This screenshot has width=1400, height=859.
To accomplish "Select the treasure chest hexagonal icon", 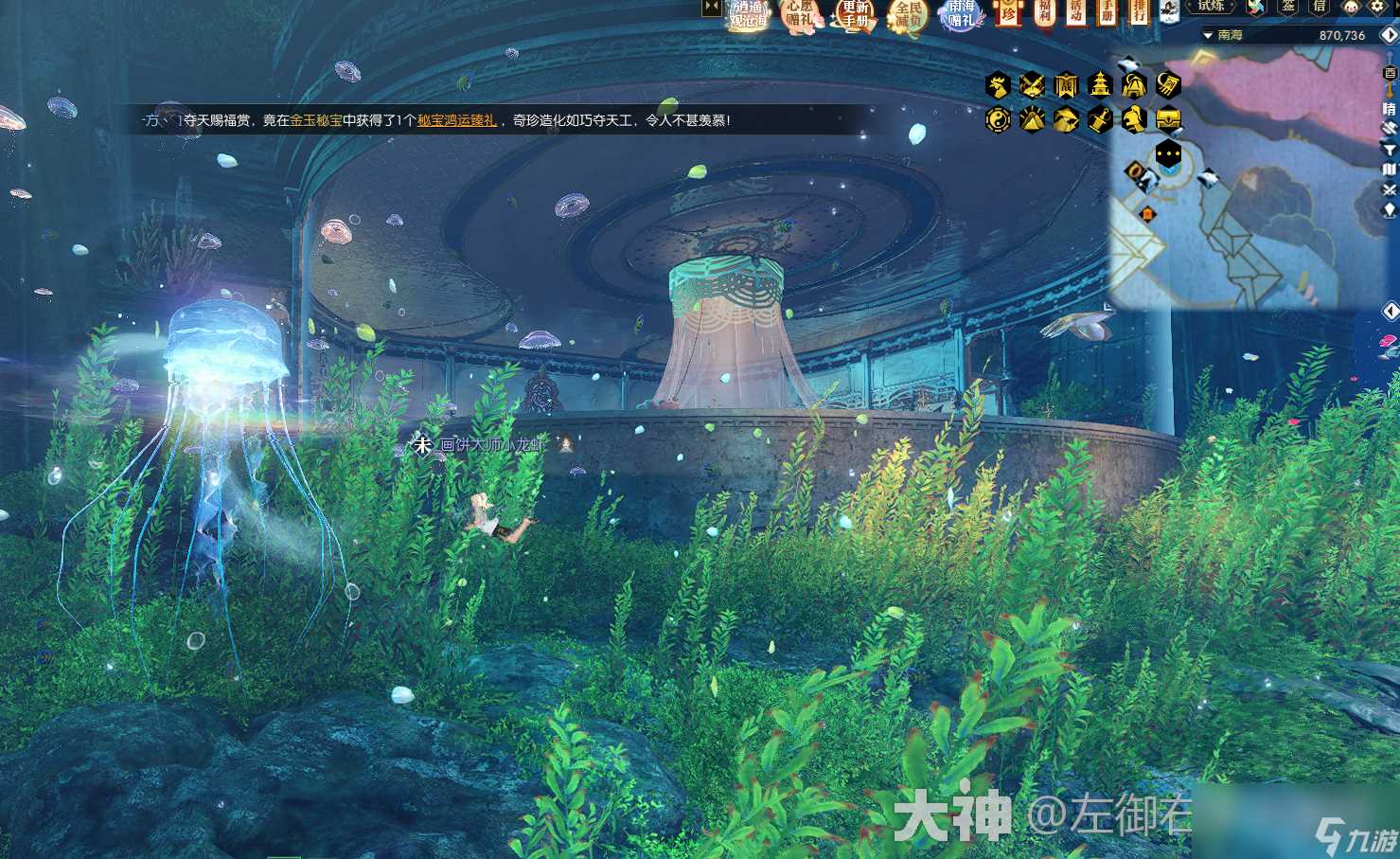I will coord(1169,118).
